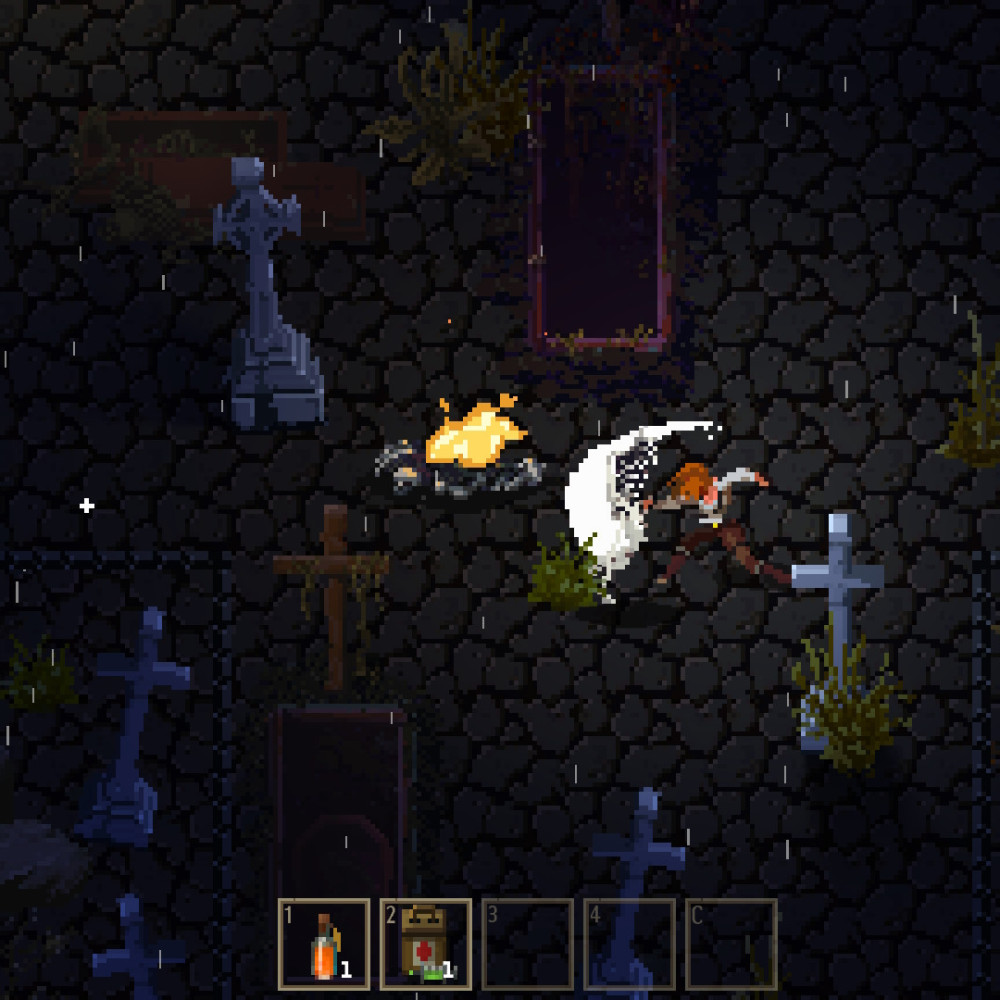Select empty hotbar slot 3
1000x1000 pixels.
(528, 944)
